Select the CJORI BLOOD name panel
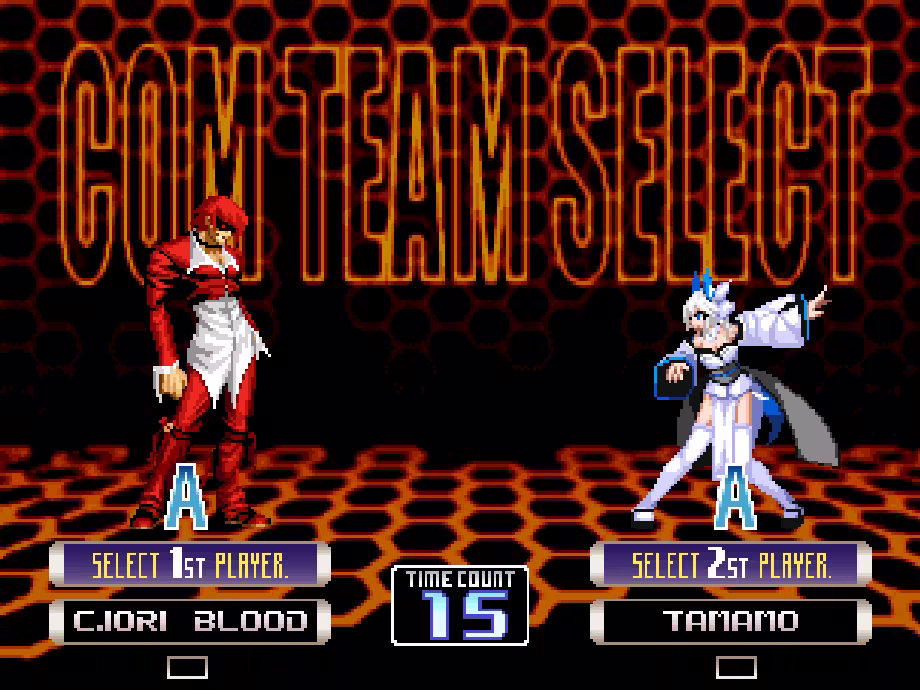 (x=189, y=621)
